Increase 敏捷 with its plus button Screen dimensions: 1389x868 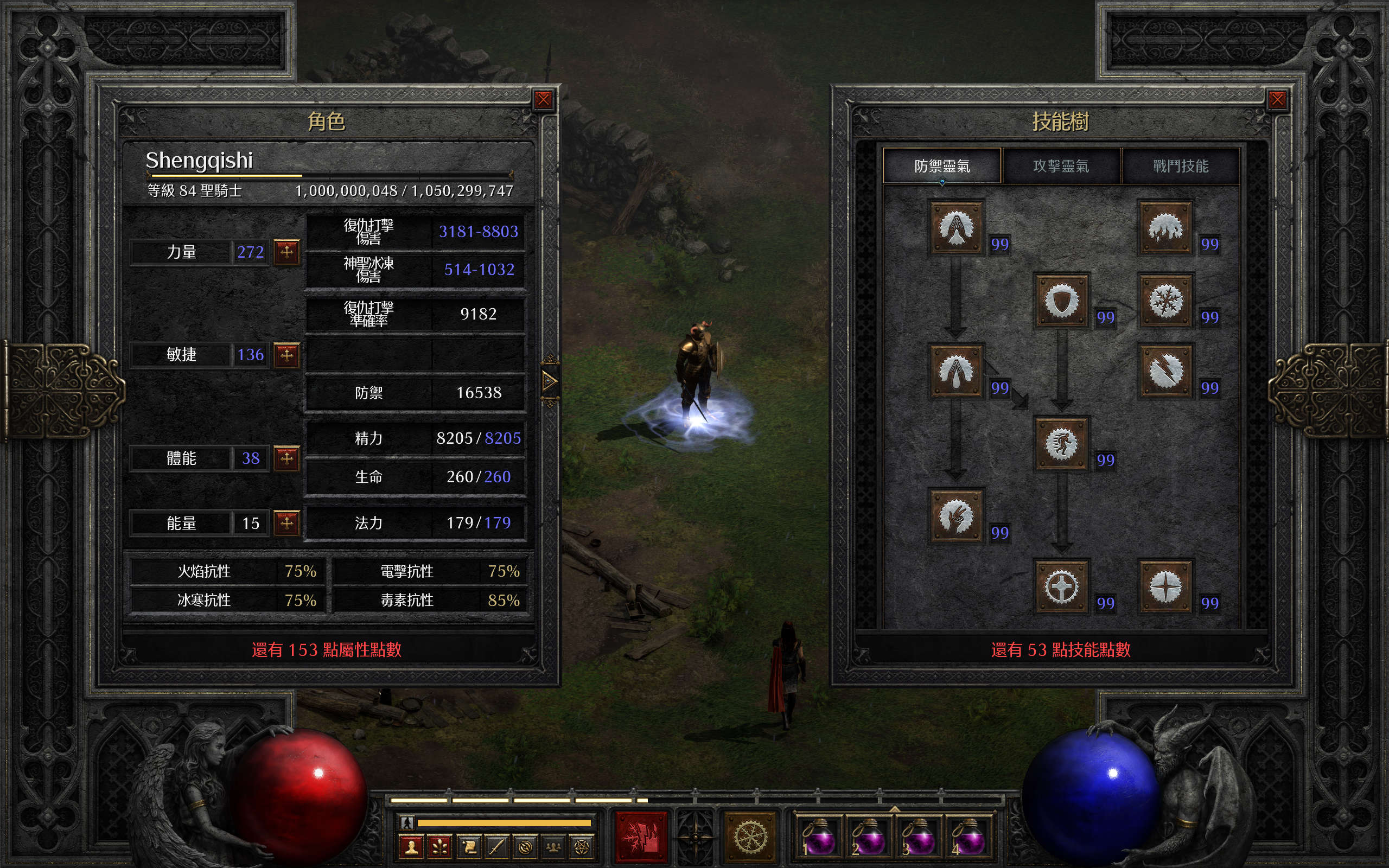[x=286, y=355]
